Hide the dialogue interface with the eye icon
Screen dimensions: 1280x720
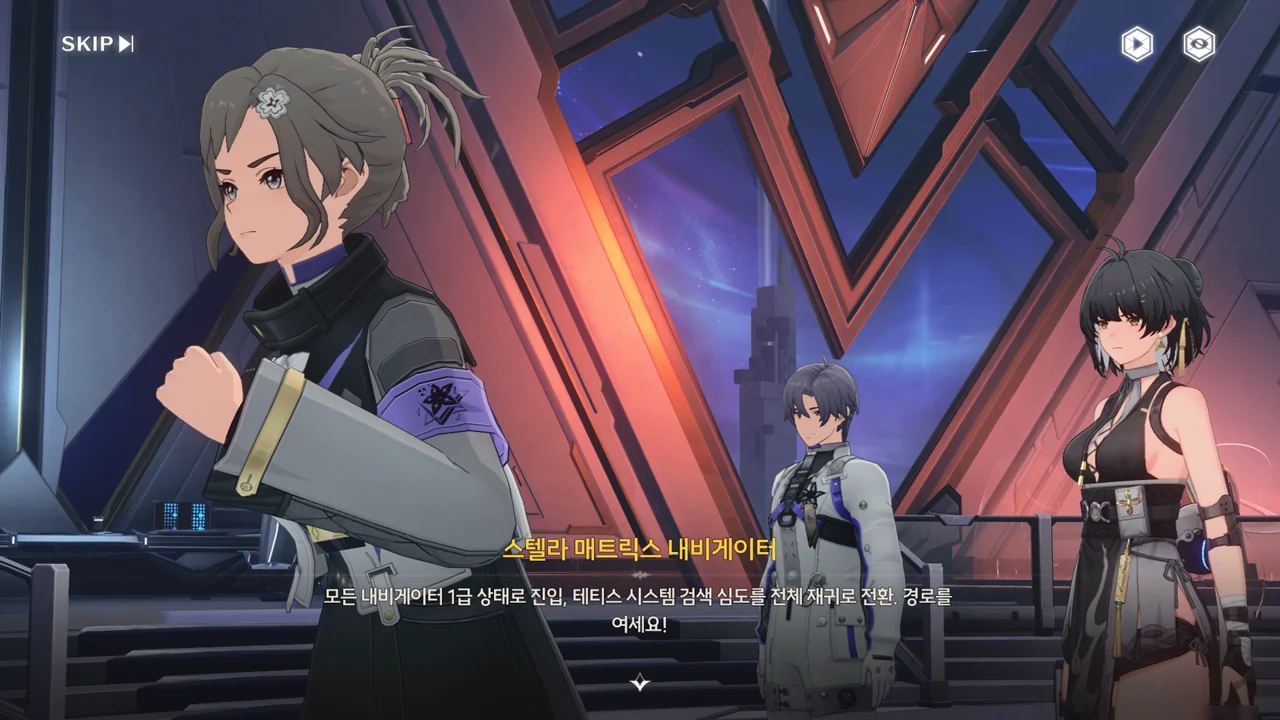[1198, 44]
